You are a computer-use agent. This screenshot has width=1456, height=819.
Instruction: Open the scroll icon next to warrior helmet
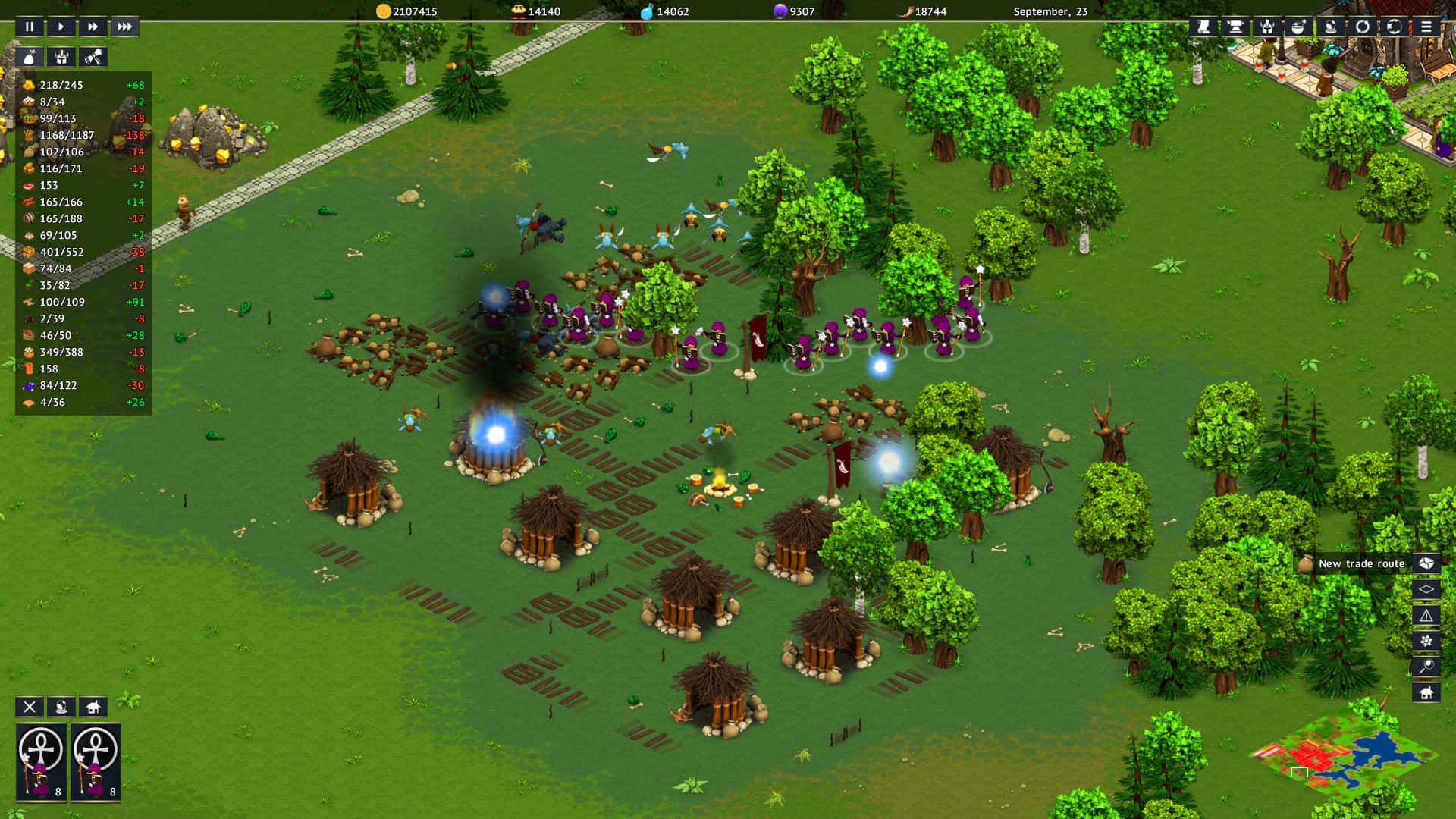pyautogui.click(x=93, y=56)
